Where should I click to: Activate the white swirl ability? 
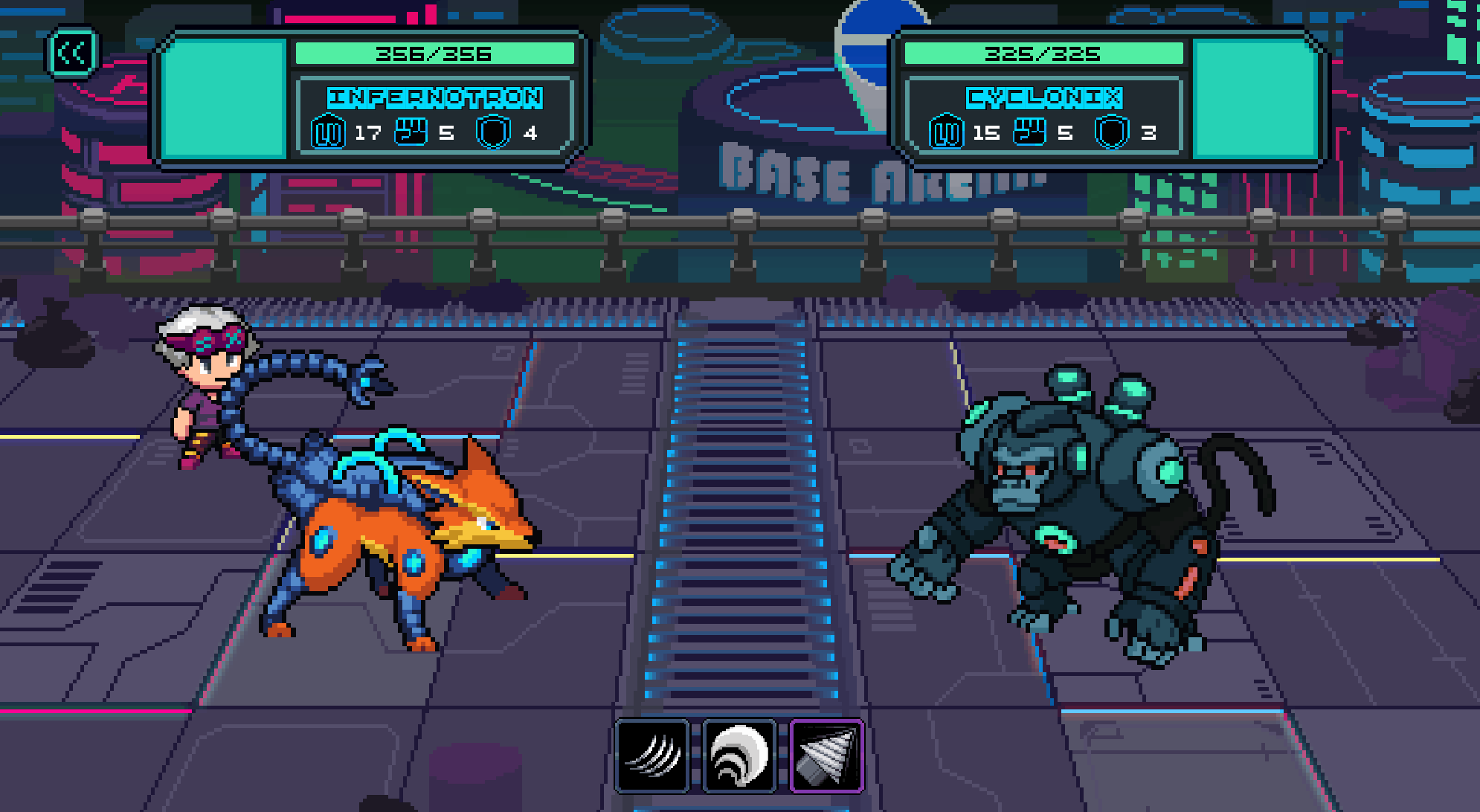(x=739, y=755)
